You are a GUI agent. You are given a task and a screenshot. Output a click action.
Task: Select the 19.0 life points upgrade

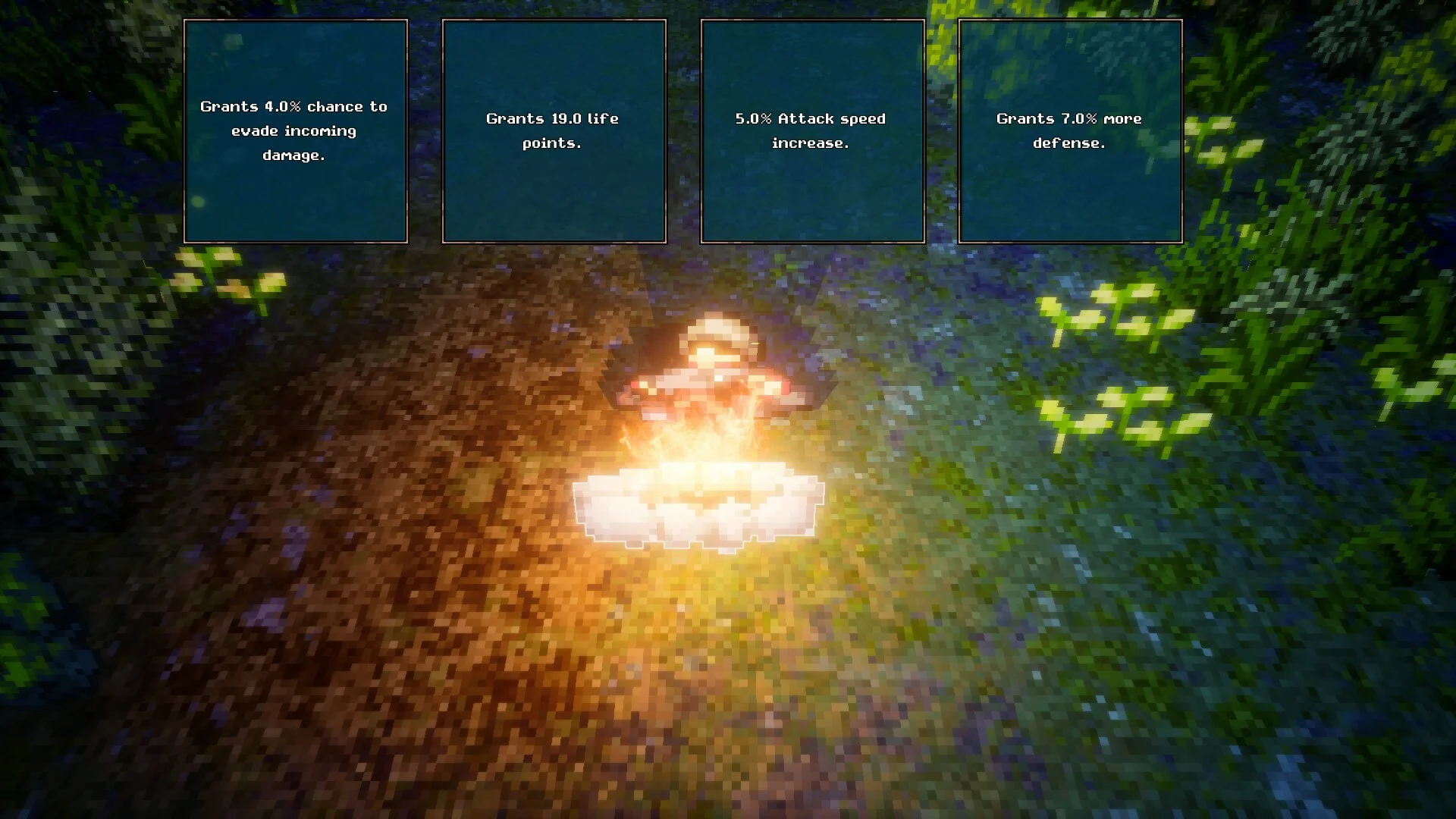[554, 131]
